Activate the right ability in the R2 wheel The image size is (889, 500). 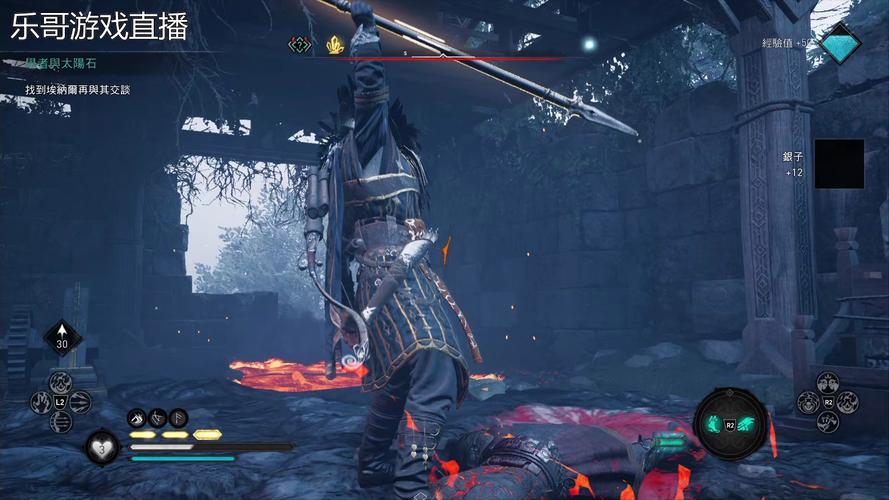point(848,402)
